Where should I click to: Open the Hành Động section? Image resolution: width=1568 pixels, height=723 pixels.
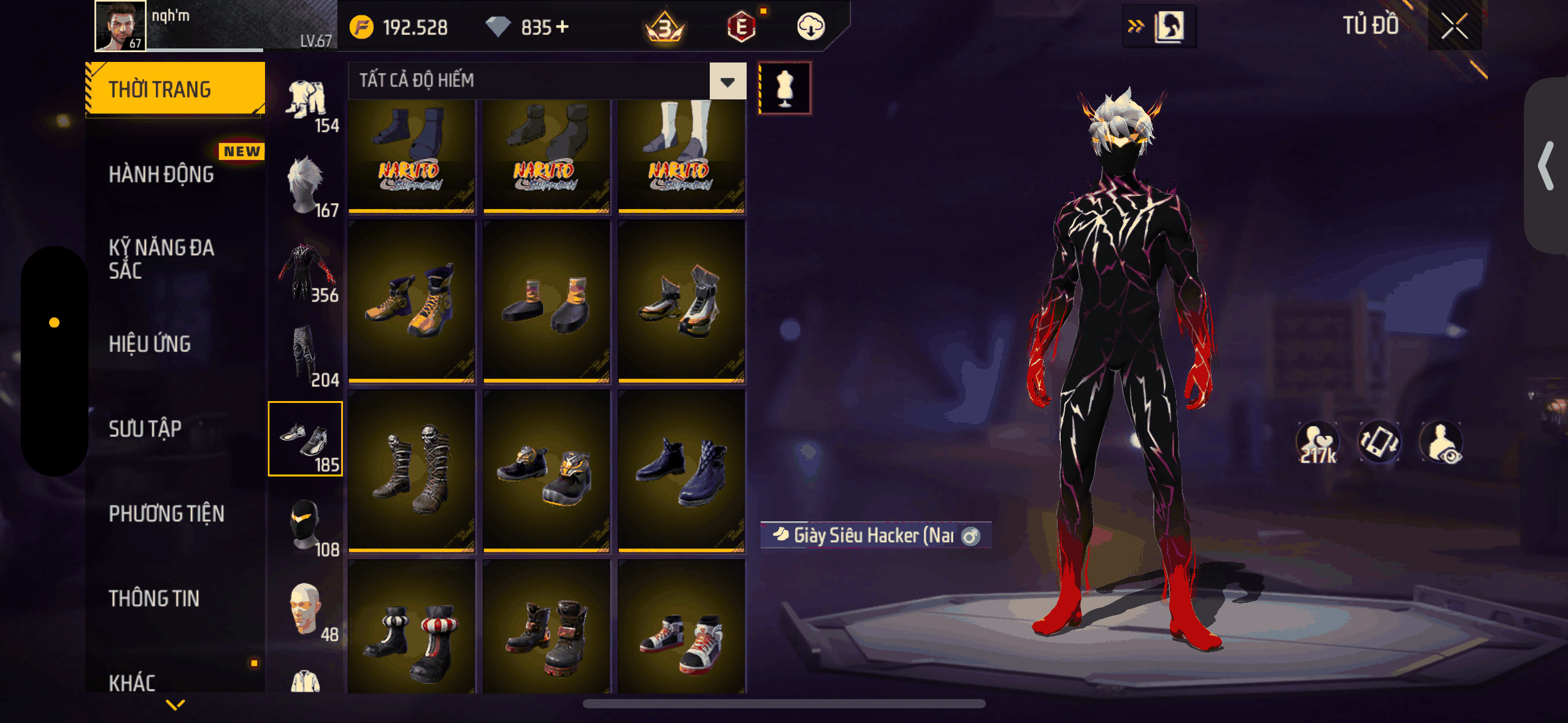(x=162, y=175)
